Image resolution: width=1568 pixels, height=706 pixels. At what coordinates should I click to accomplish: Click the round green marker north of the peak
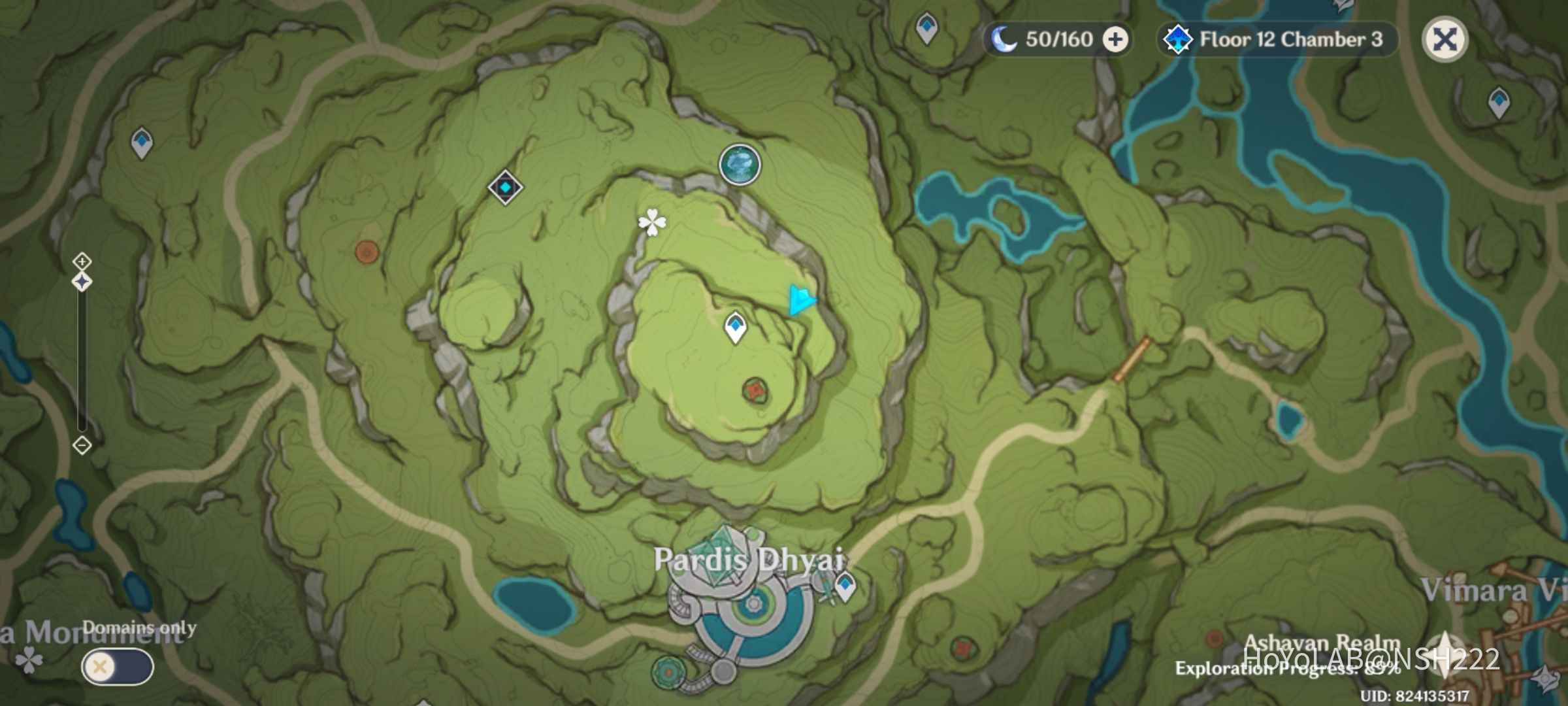click(738, 164)
